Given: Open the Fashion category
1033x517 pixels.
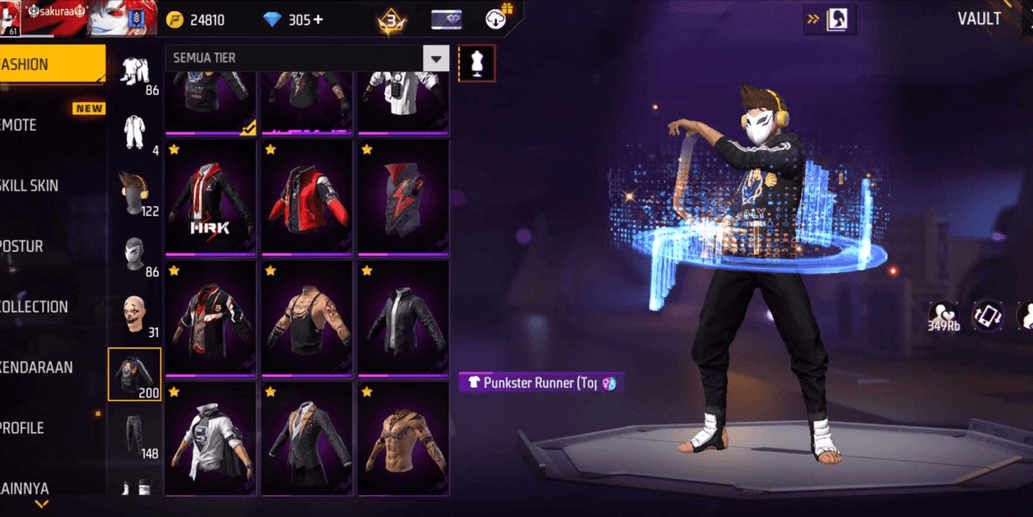Looking at the screenshot, I should [x=50, y=64].
